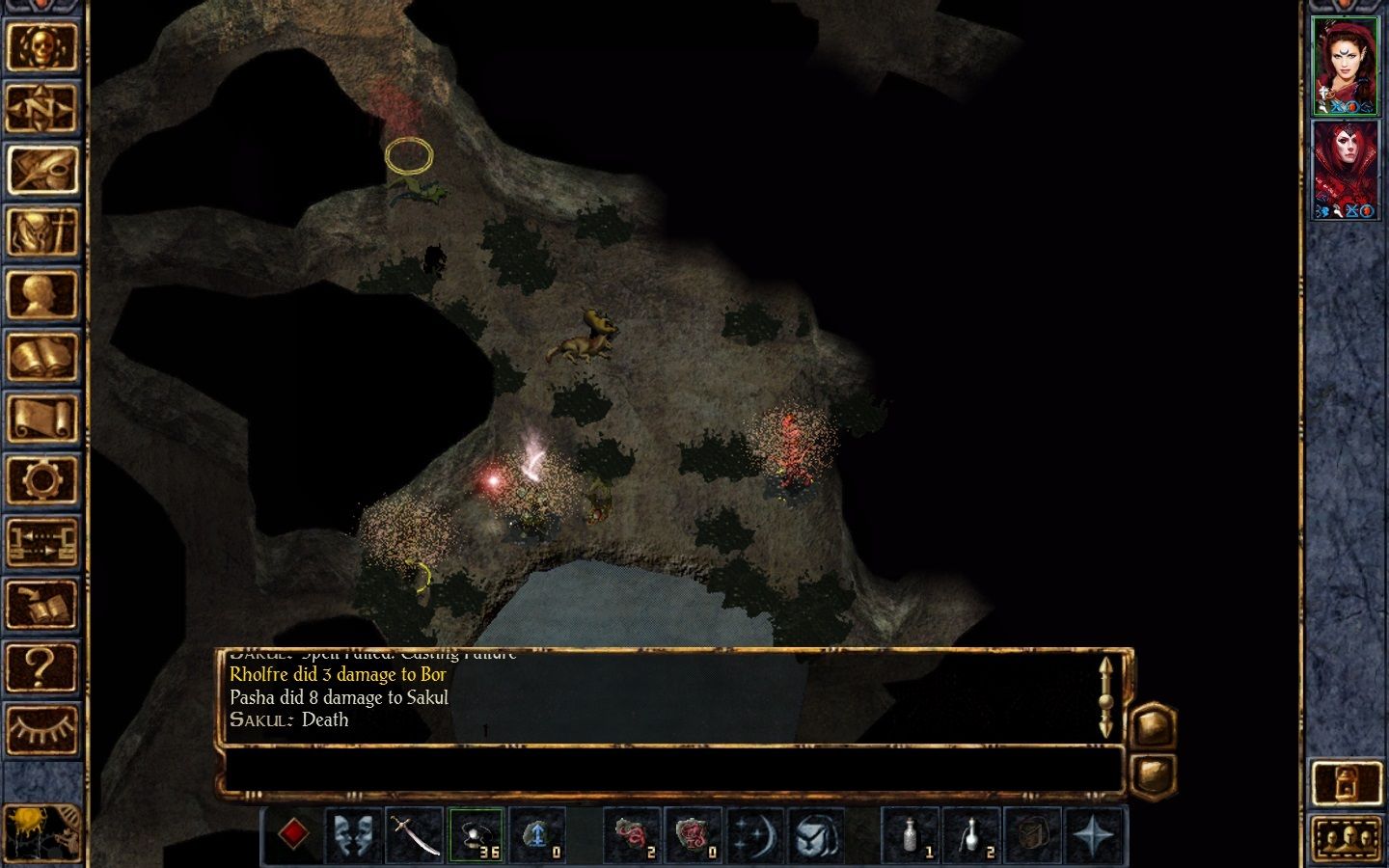
Task: Select the green-framed top character portrait
Action: (1345, 66)
